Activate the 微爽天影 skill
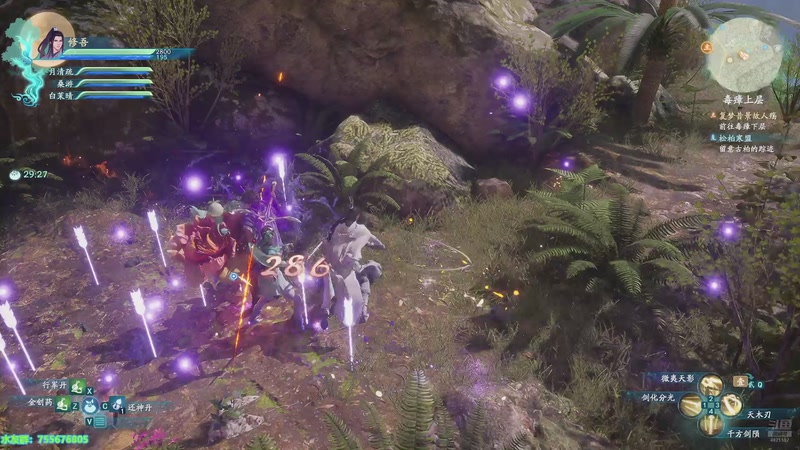Viewport: 800px width, 450px height. pyautogui.click(x=710, y=385)
